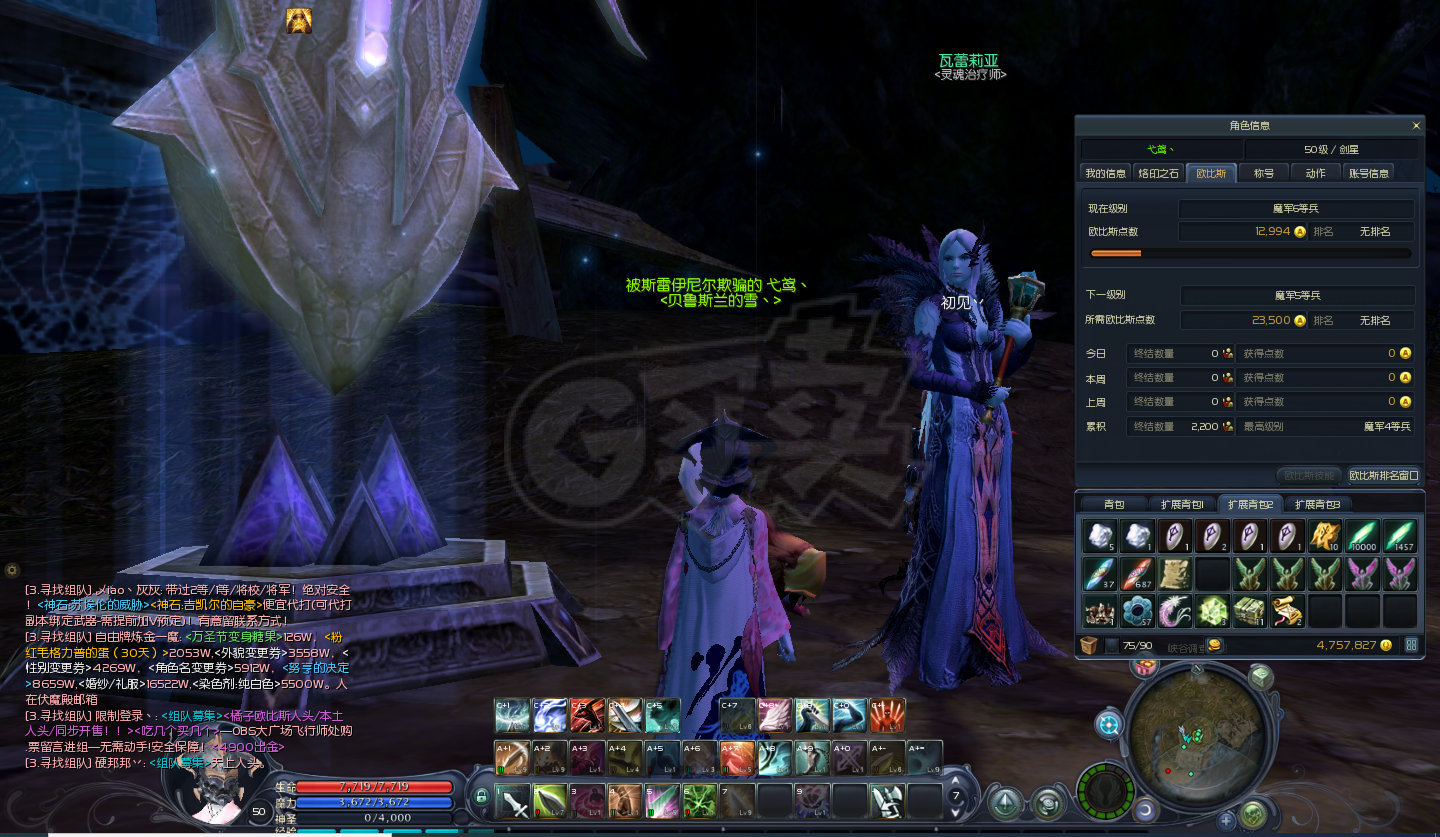The height and width of the screenshot is (837, 1440).
Task: Select the green treasure chest item
Action: point(1249,610)
